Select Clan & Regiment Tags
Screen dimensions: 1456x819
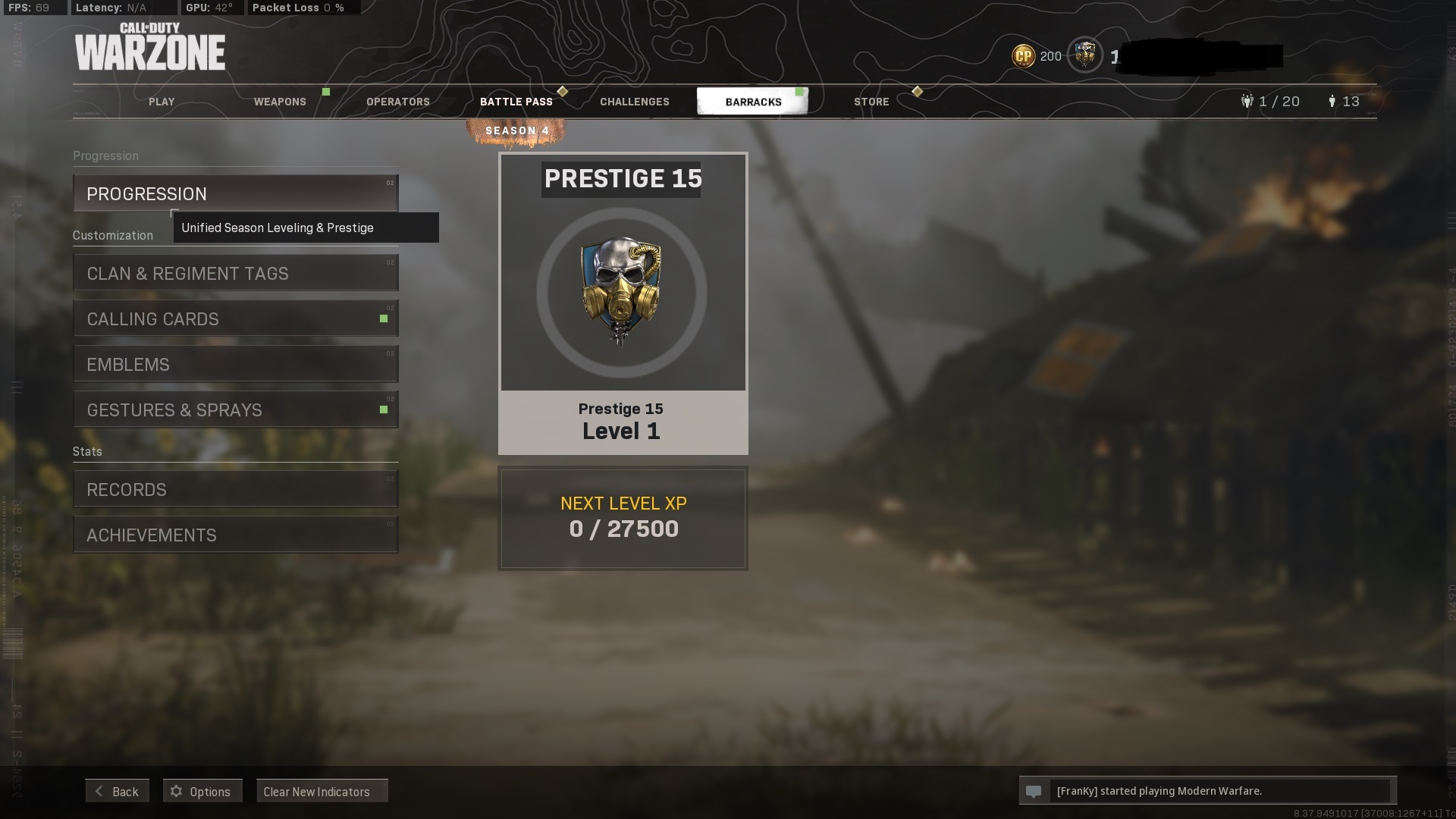tap(235, 273)
